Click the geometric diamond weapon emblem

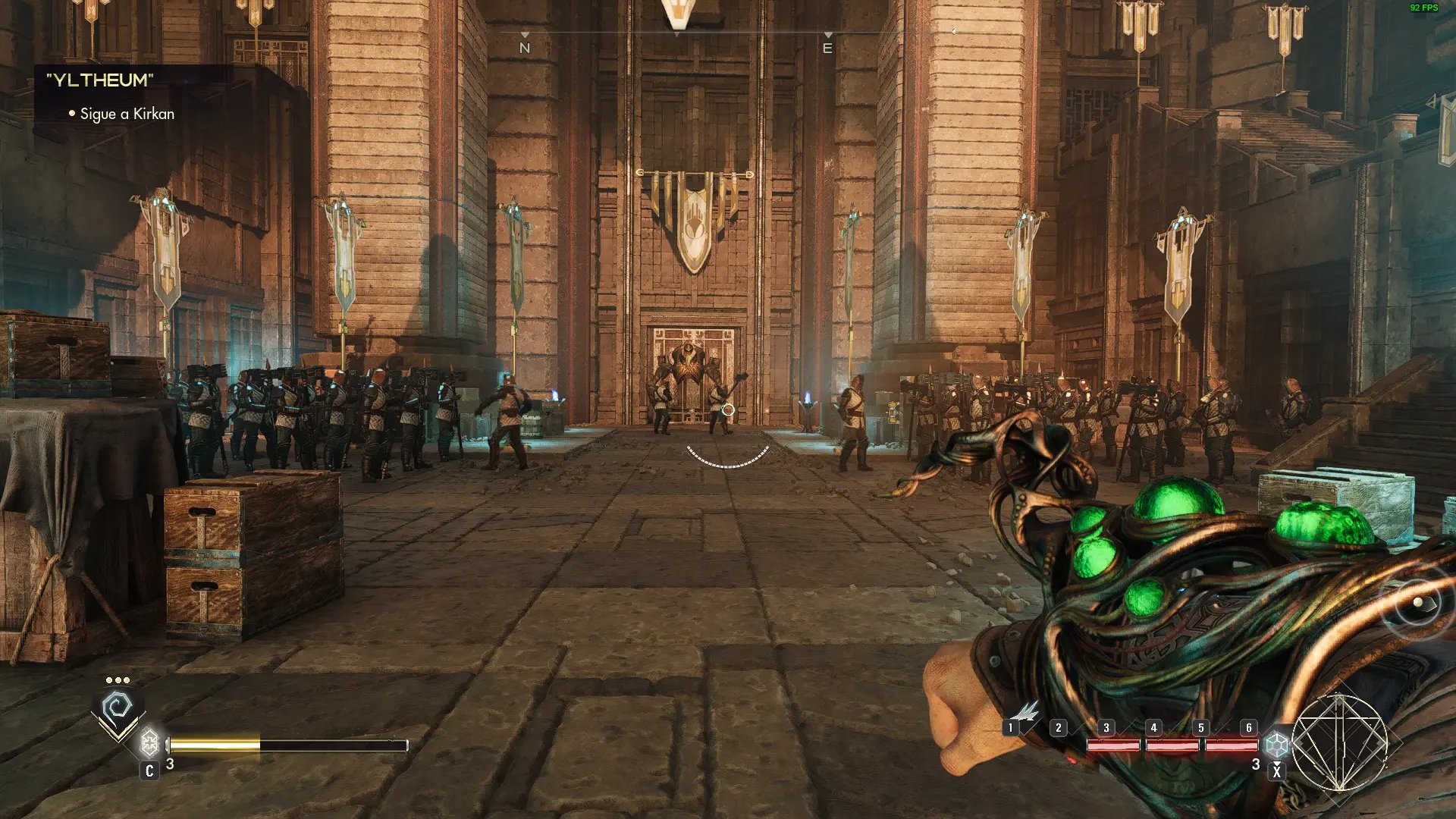pyautogui.click(x=1339, y=742)
